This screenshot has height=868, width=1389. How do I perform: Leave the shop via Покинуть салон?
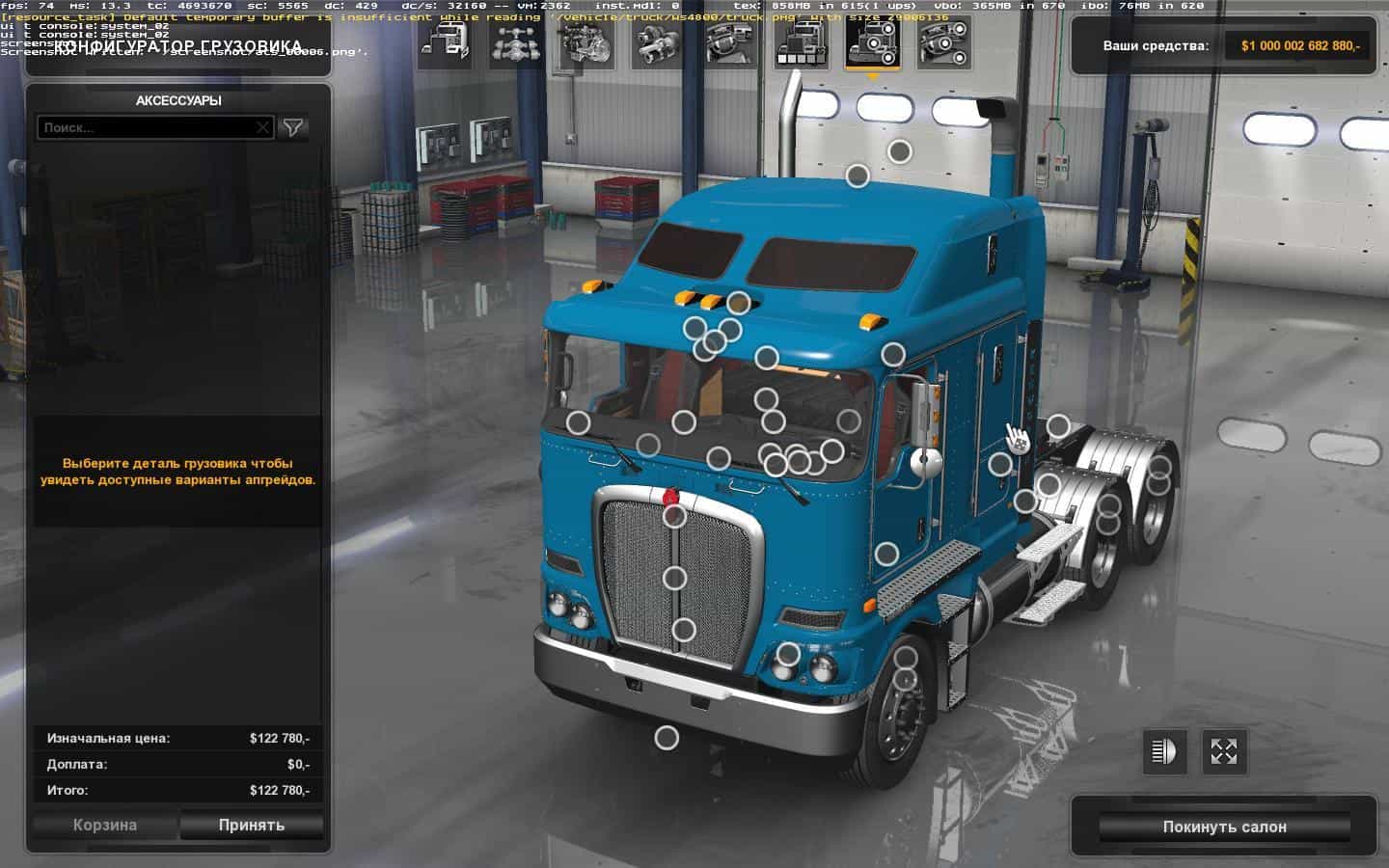tap(1224, 827)
